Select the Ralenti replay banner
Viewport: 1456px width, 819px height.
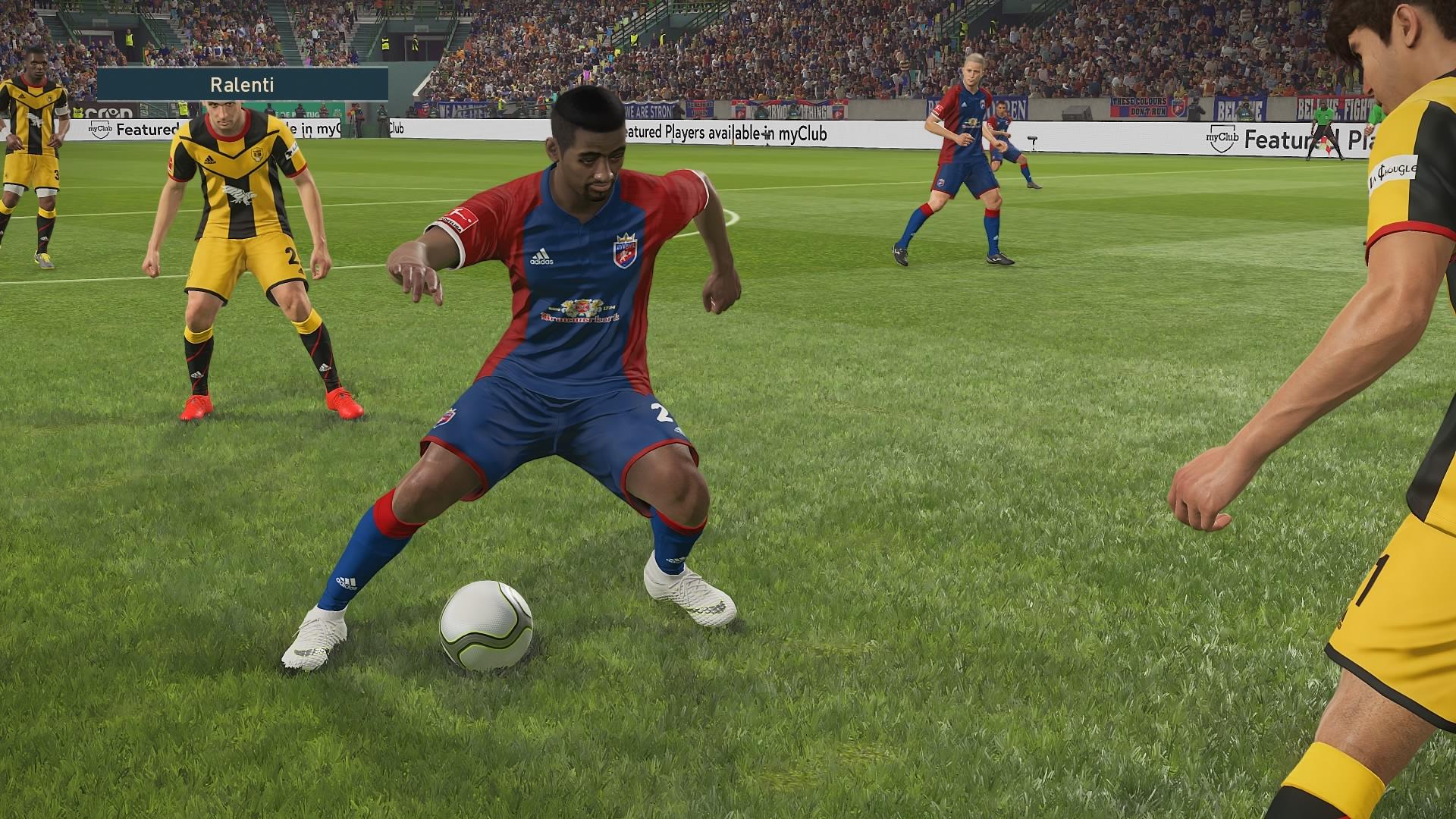[x=243, y=84]
